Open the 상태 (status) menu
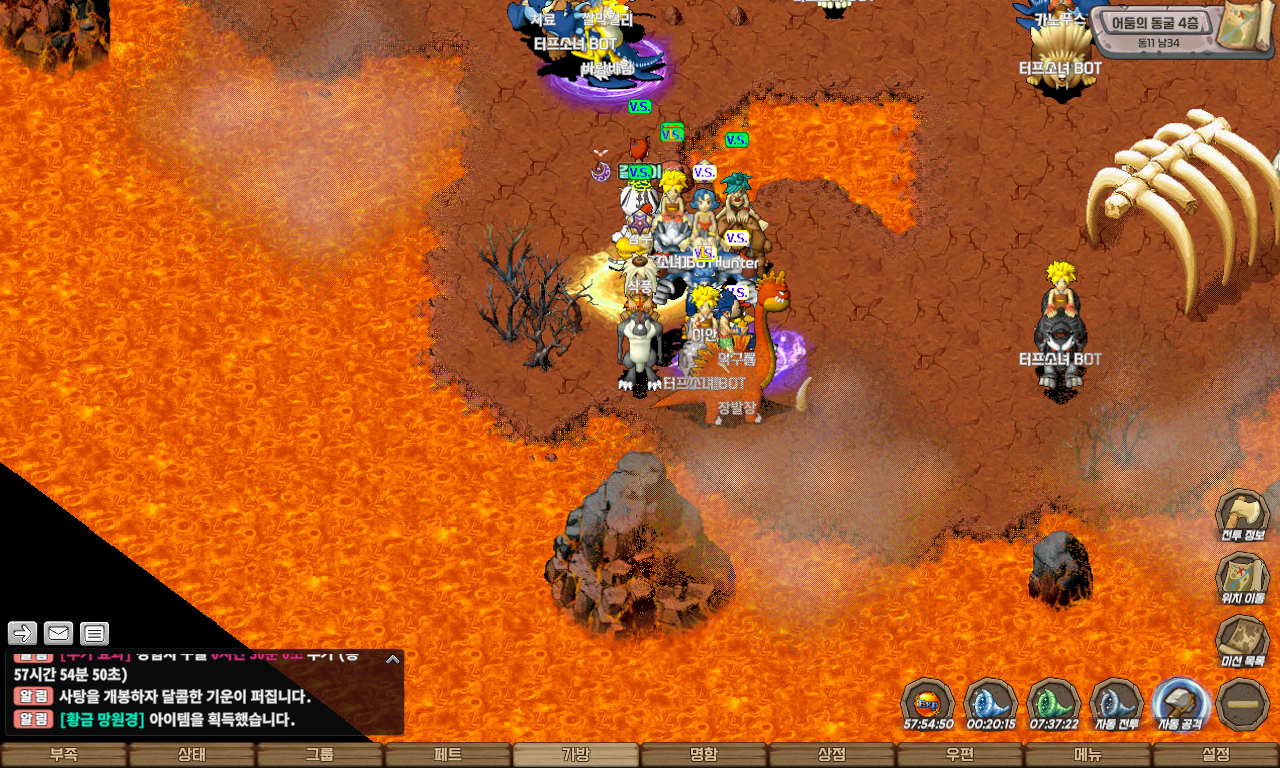Screen dimensions: 1280x768 click(x=192, y=755)
